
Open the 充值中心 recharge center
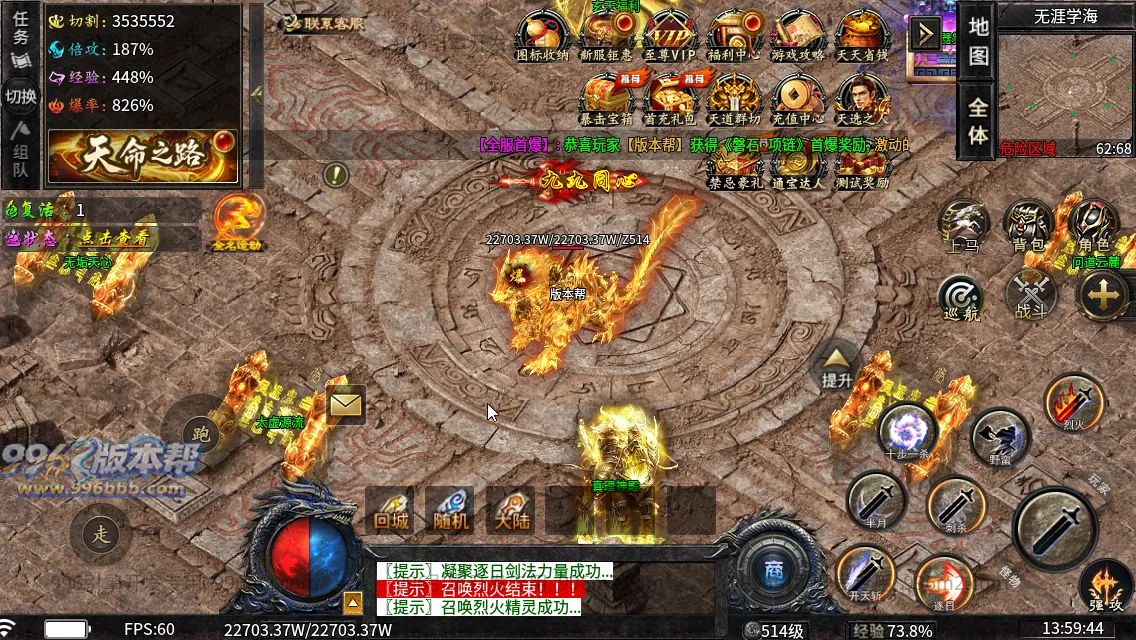coord(798,99)
